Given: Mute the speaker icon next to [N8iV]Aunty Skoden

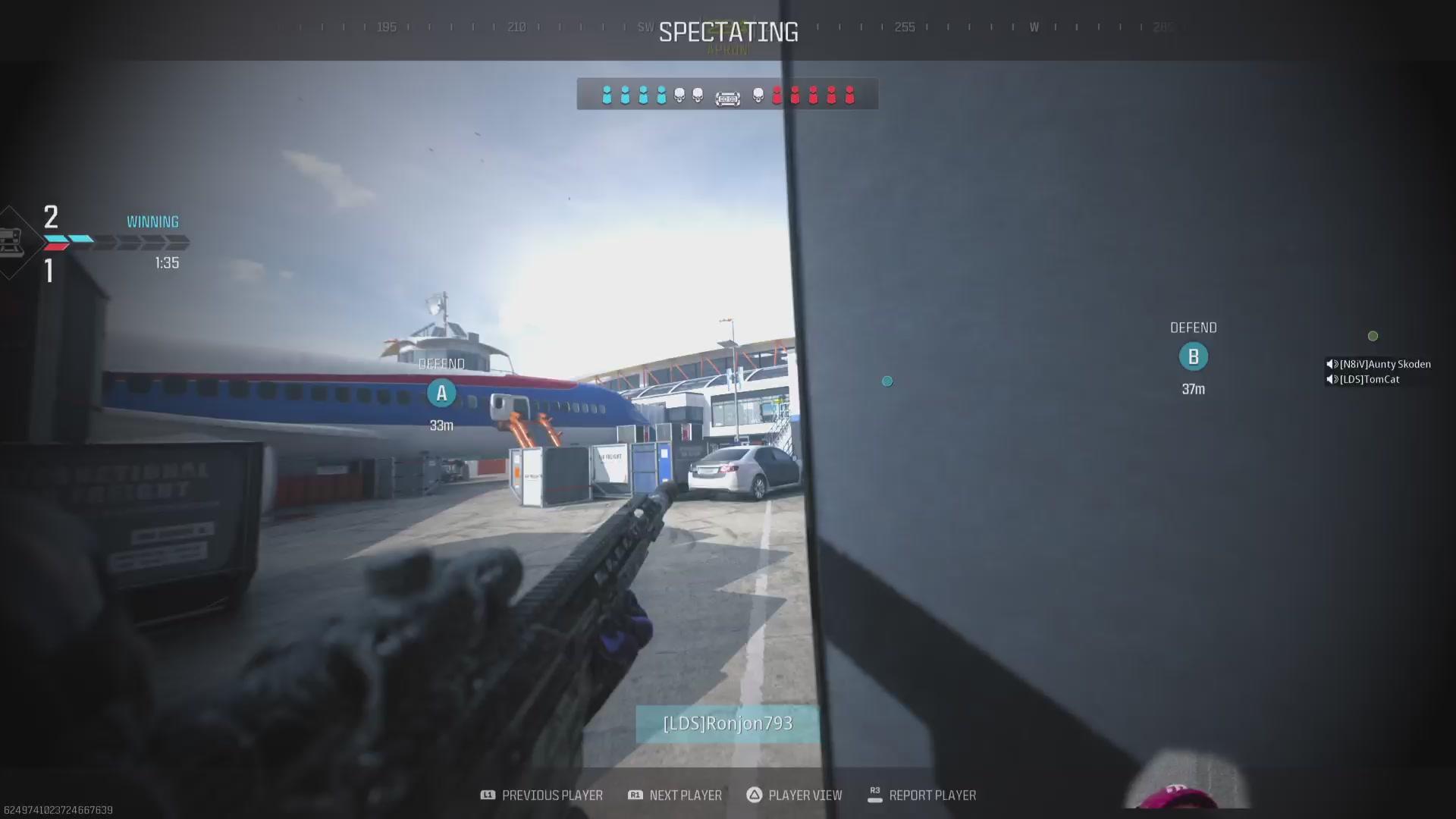Looking at the screenshot, I should click(1331, 364).
